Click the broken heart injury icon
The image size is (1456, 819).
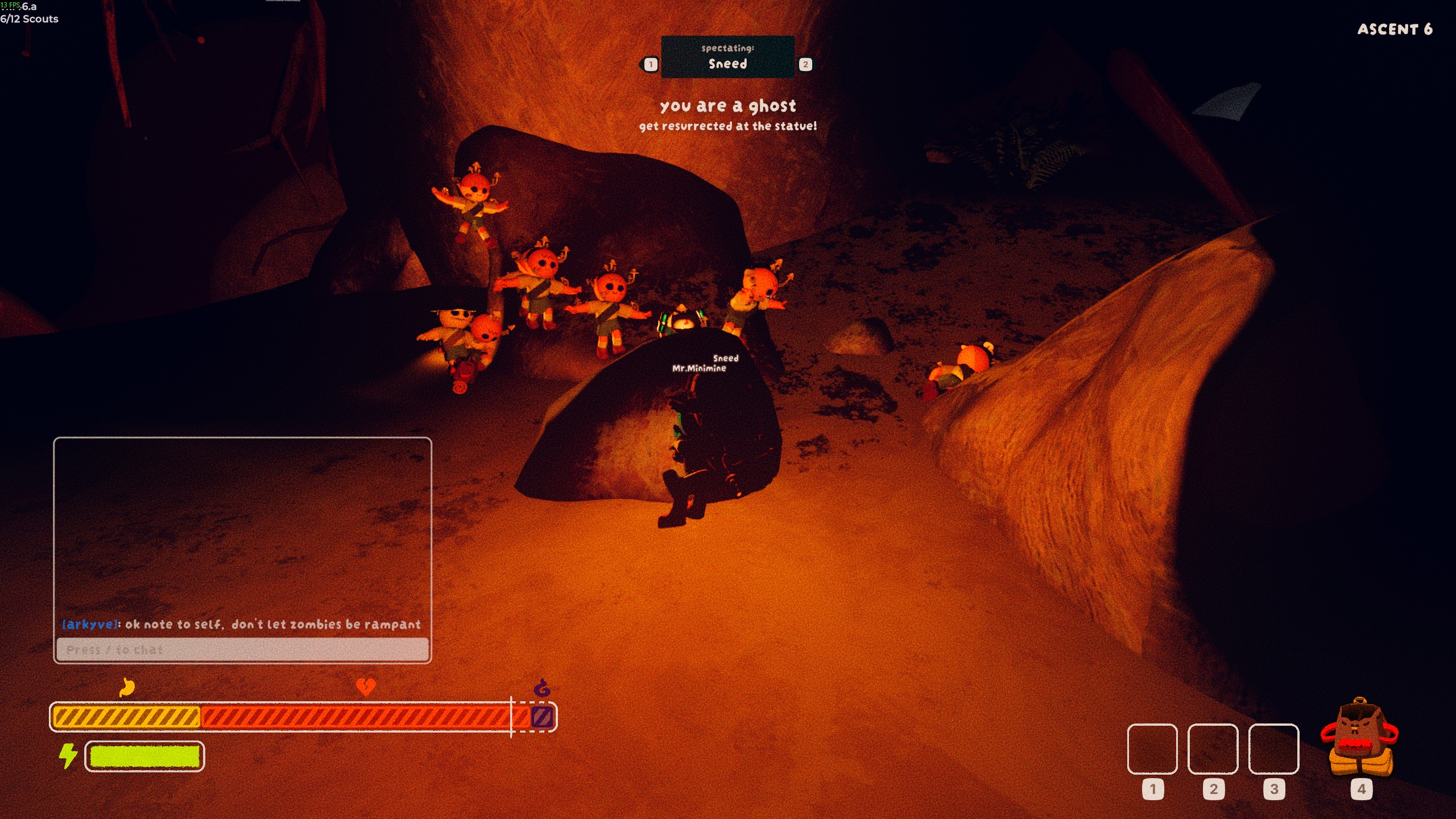(365, 686)
